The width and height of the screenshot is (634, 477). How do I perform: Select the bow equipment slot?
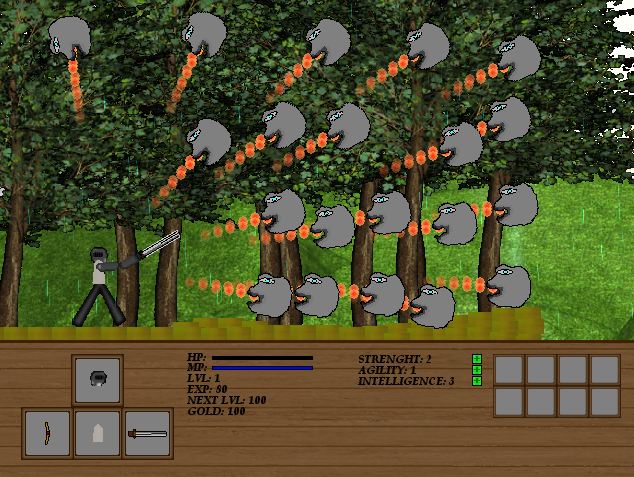pyautogui.click(x=47, y=433)
